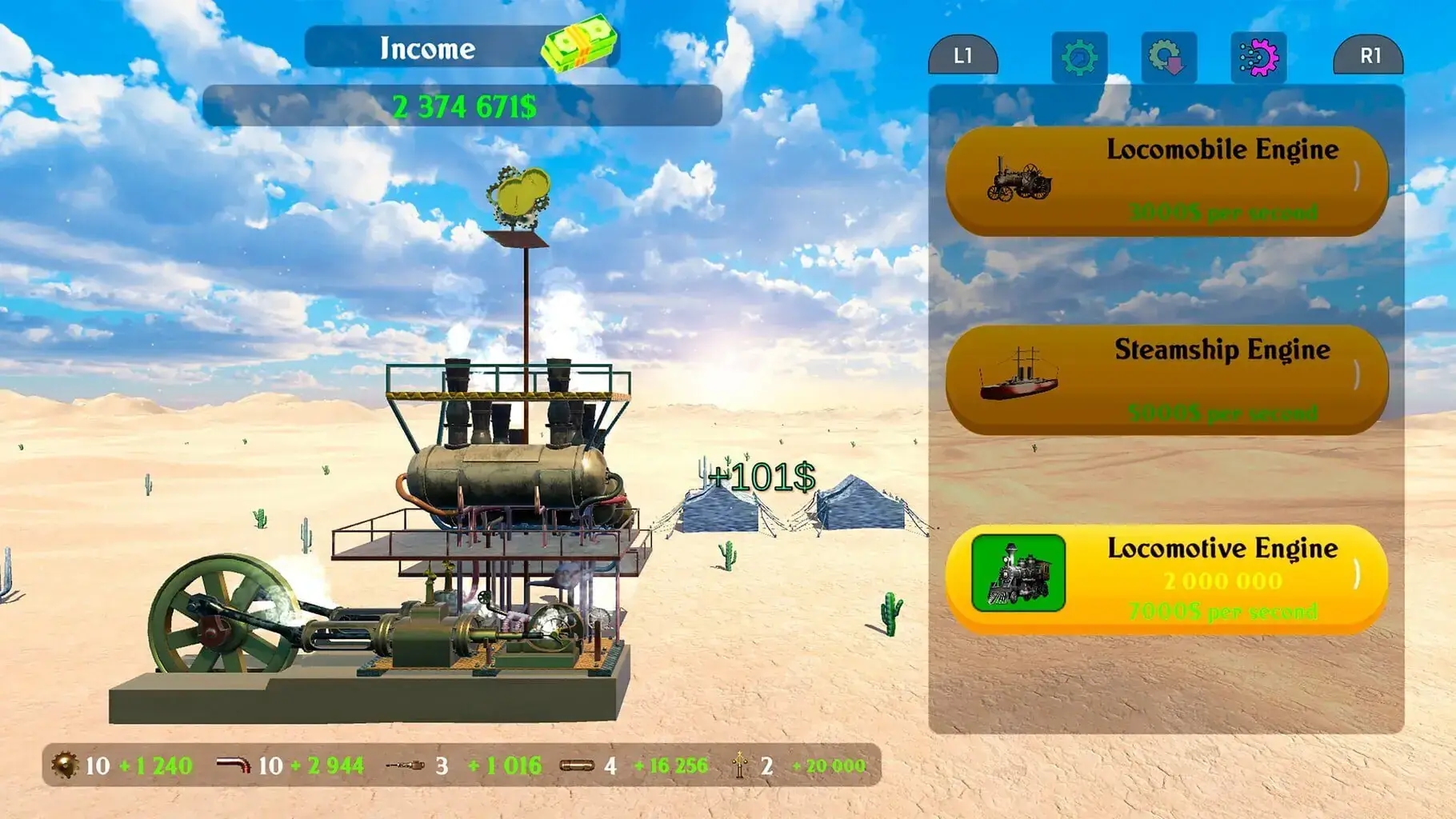The height and width of the screenshot is (819, 1456).
Task: Show the magenta gear circuit tab
Action: pyautogui.click(x=1258, y=58)
